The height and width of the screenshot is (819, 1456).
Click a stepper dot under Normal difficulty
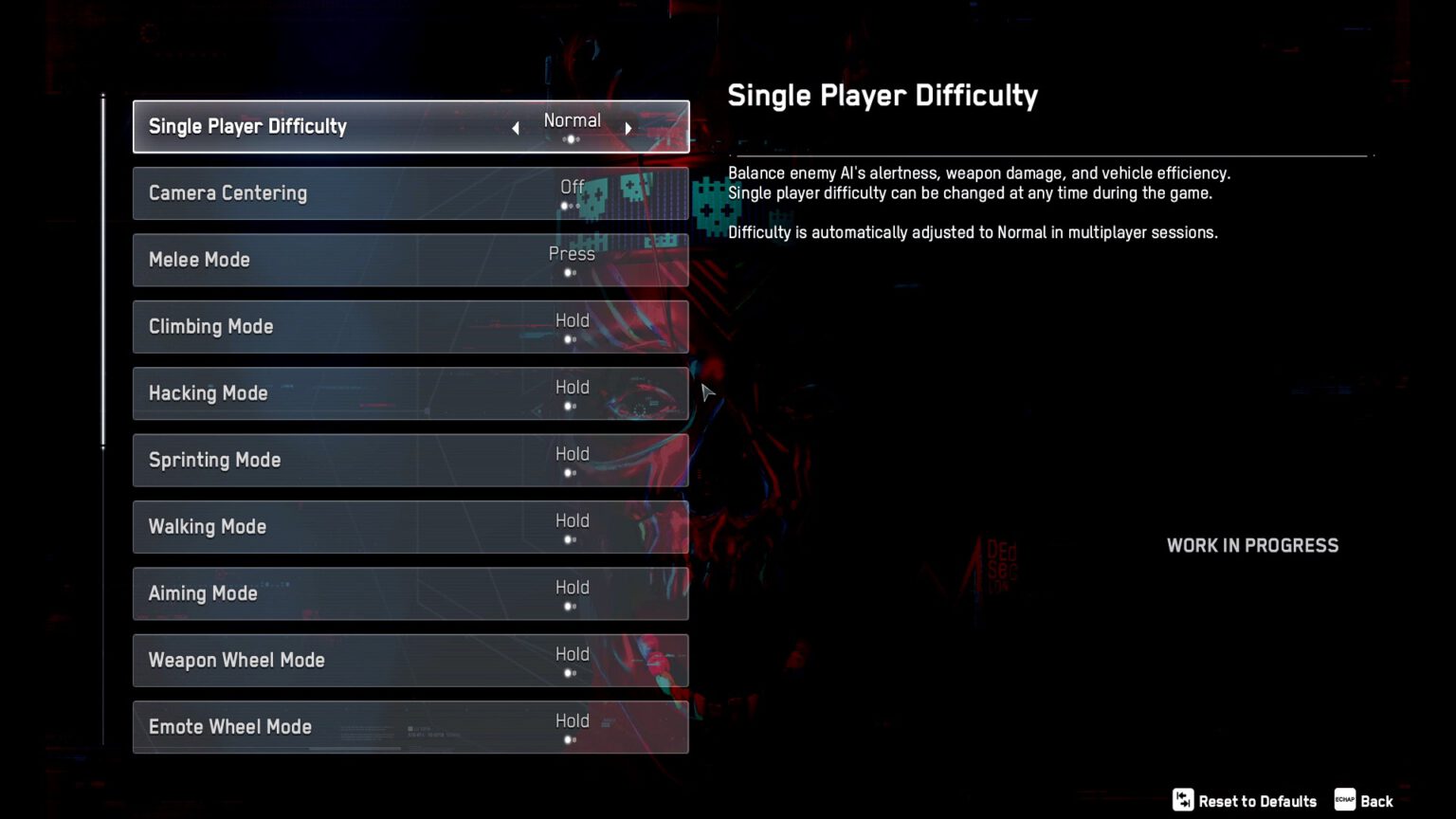(572, 138)
